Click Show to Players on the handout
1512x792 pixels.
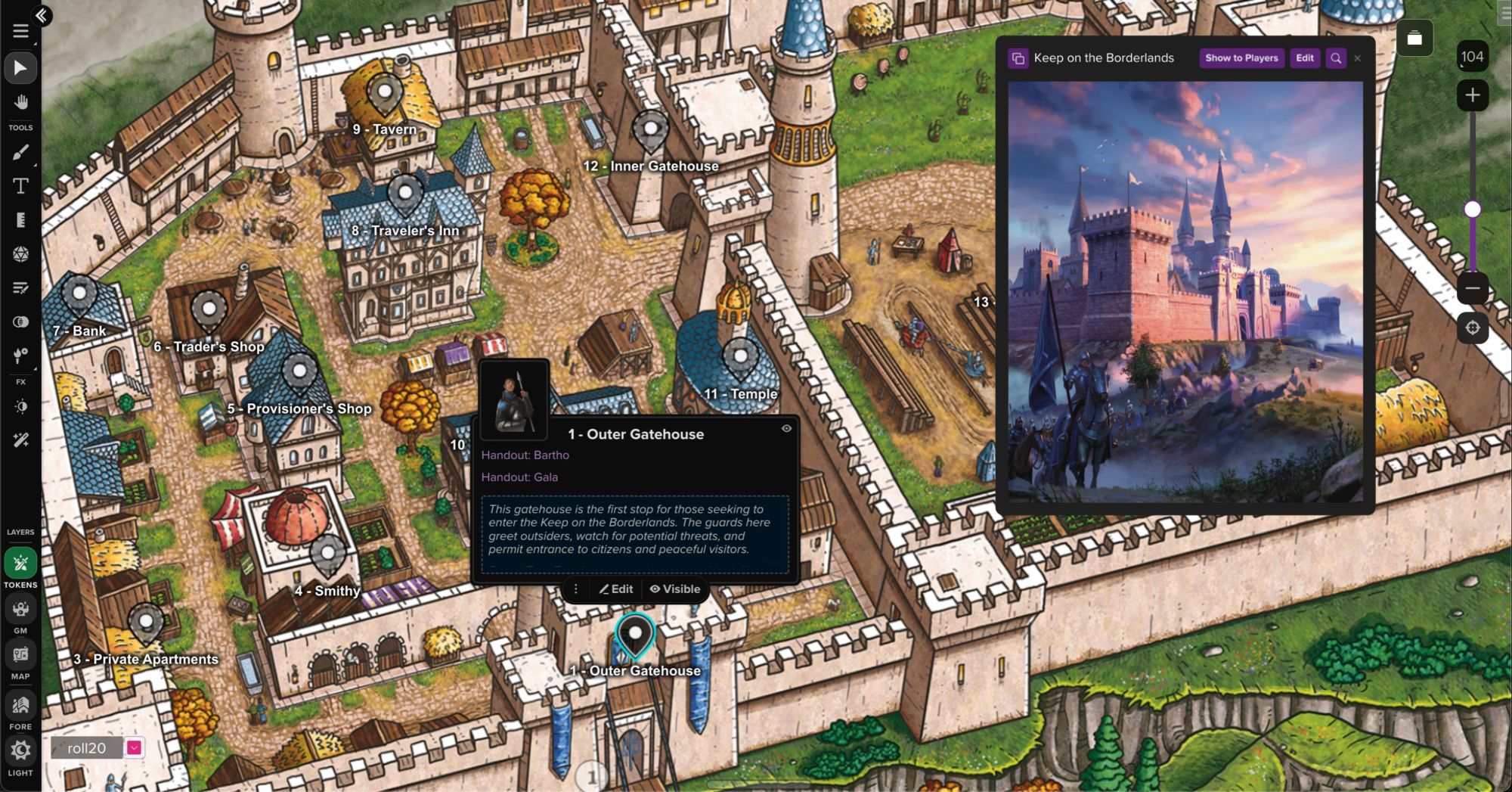pos(1241,58)
